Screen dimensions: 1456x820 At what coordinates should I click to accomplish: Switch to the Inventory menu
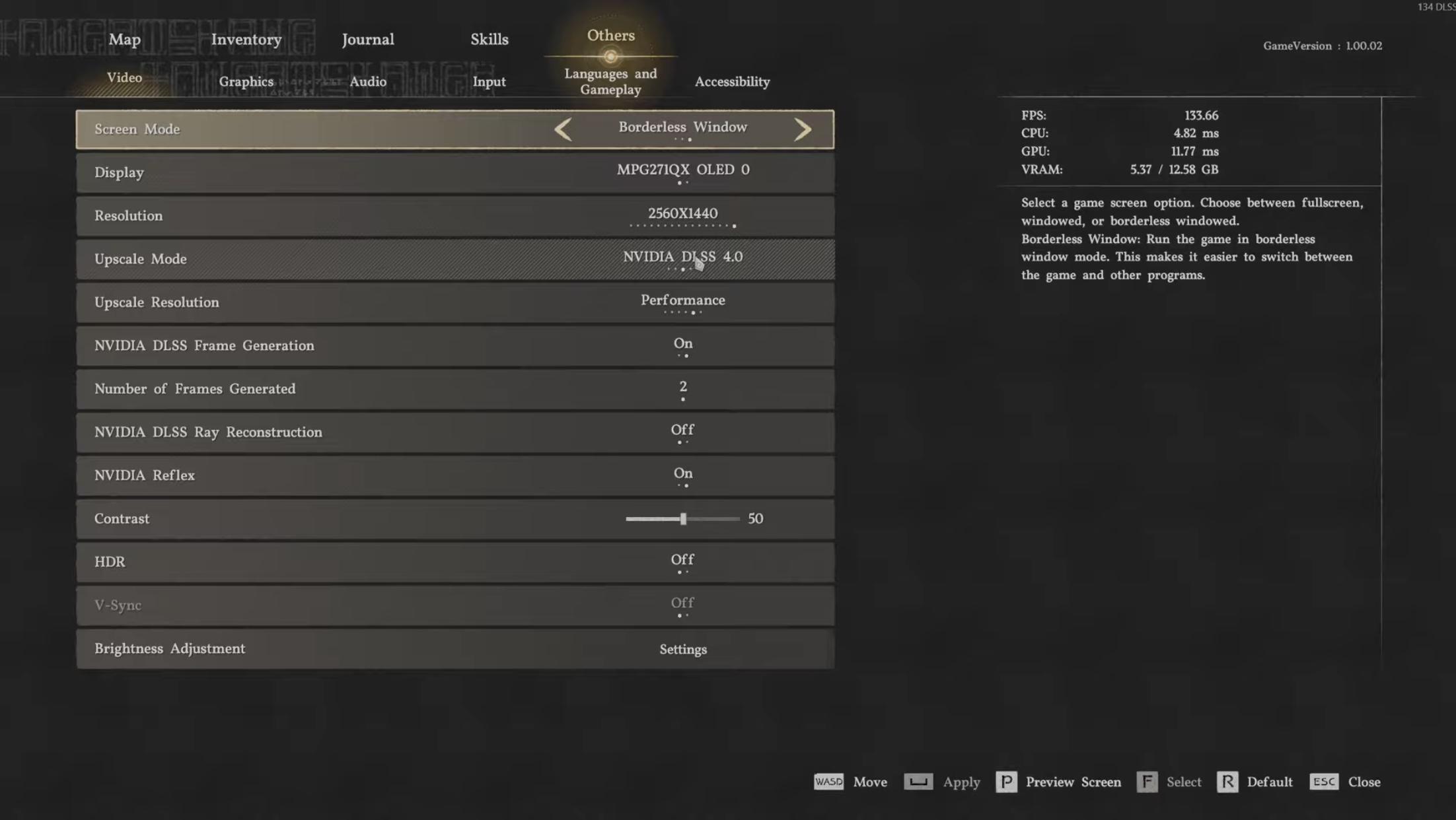point(246,40)
